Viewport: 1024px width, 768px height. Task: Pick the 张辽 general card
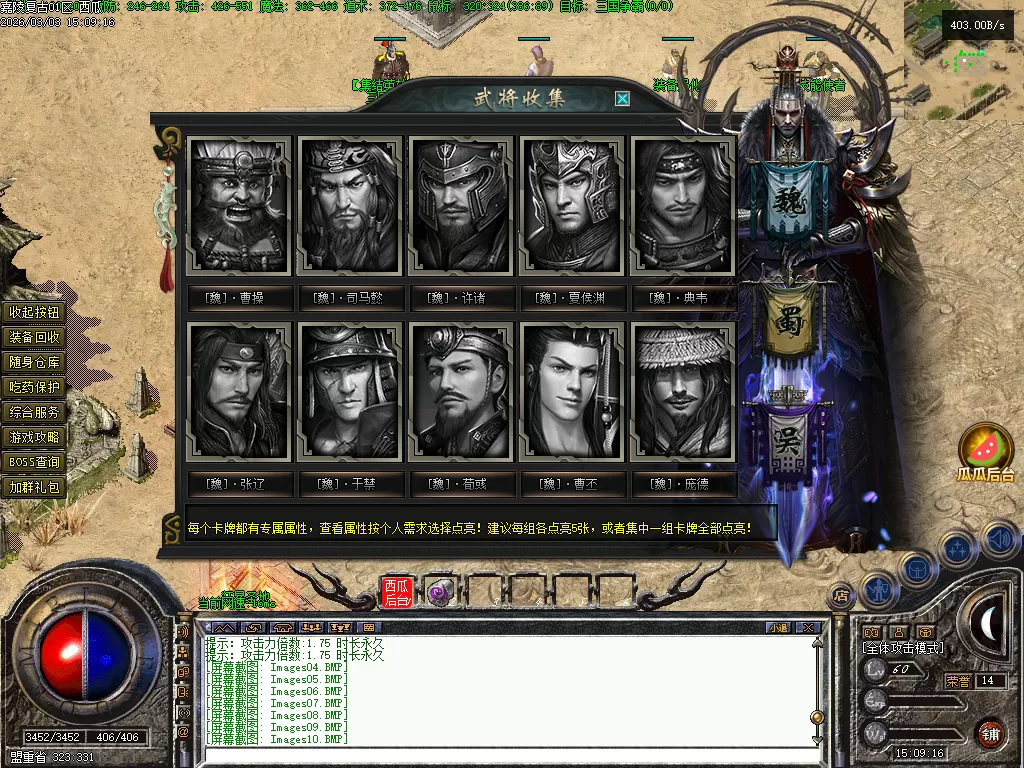[240, 391]
